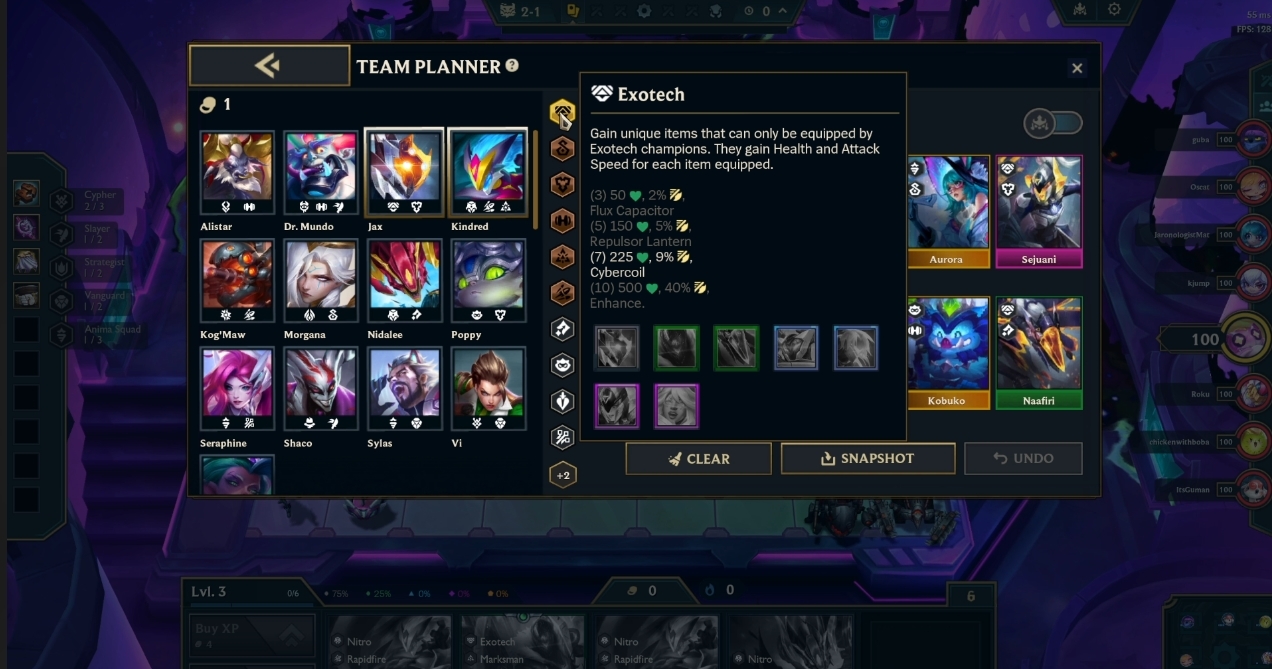Image resolution: width=1272 pixels, height=669 pixels.
Task: Show more traits with the +2 button
Action: click(563, 475)
